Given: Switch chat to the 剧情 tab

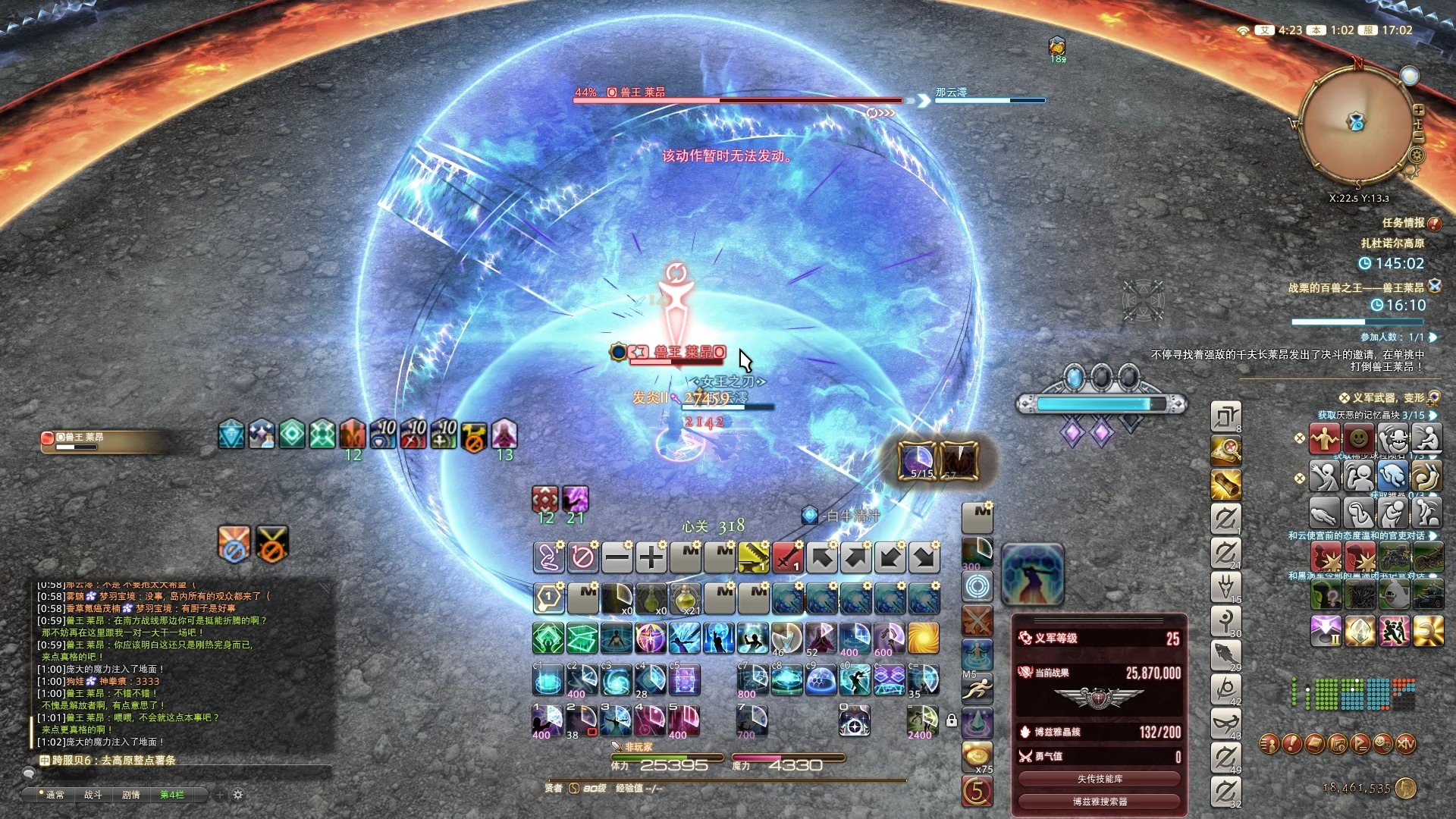Looking at the screenshot, I should pyautogui.click(x=131, y=795).
